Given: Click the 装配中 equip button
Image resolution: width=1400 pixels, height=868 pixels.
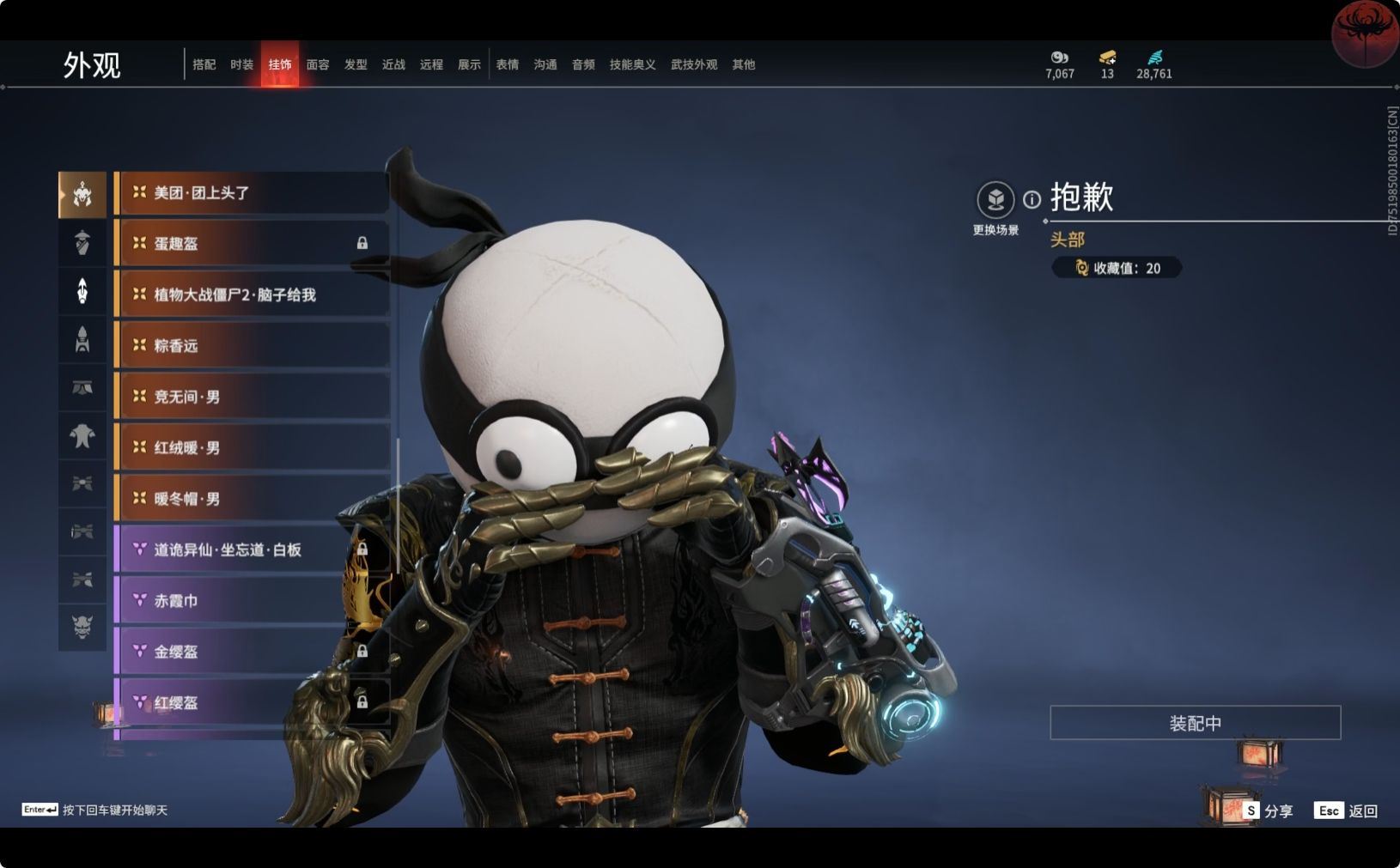Looking at the screenshot, I should tap(1195, 723).
